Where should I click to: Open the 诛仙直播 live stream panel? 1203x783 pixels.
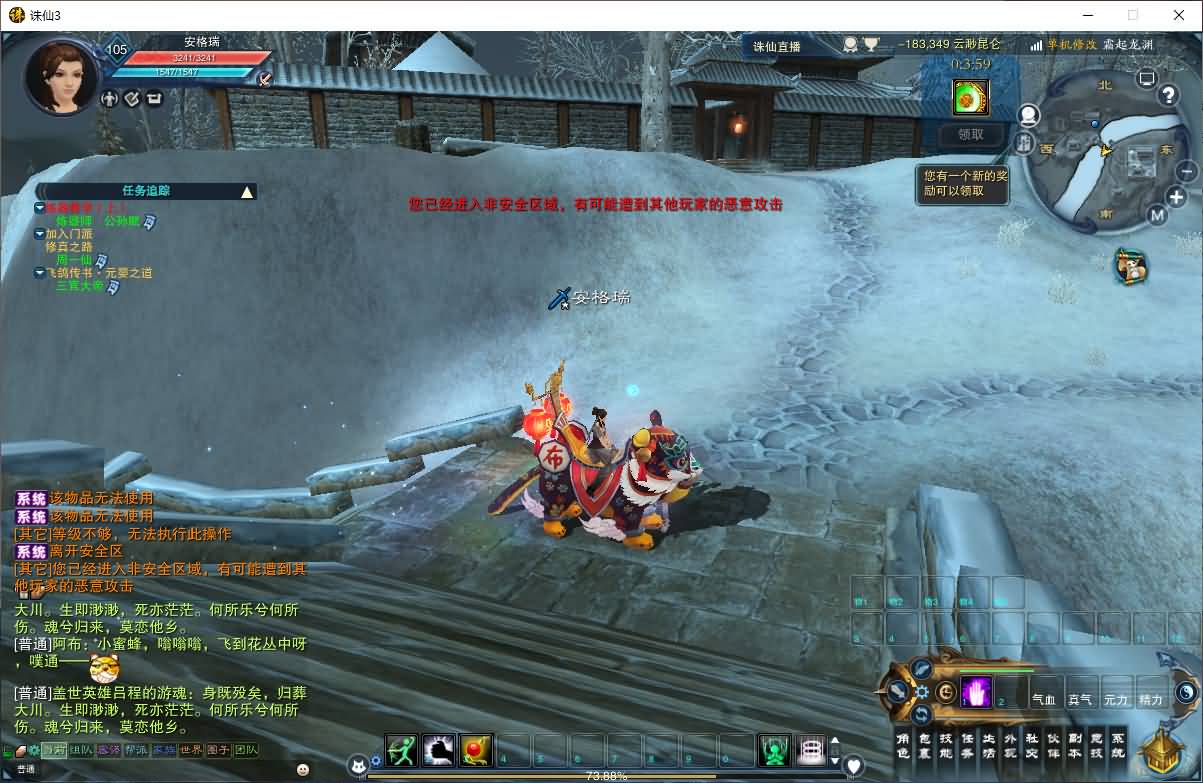pos(777,46)
